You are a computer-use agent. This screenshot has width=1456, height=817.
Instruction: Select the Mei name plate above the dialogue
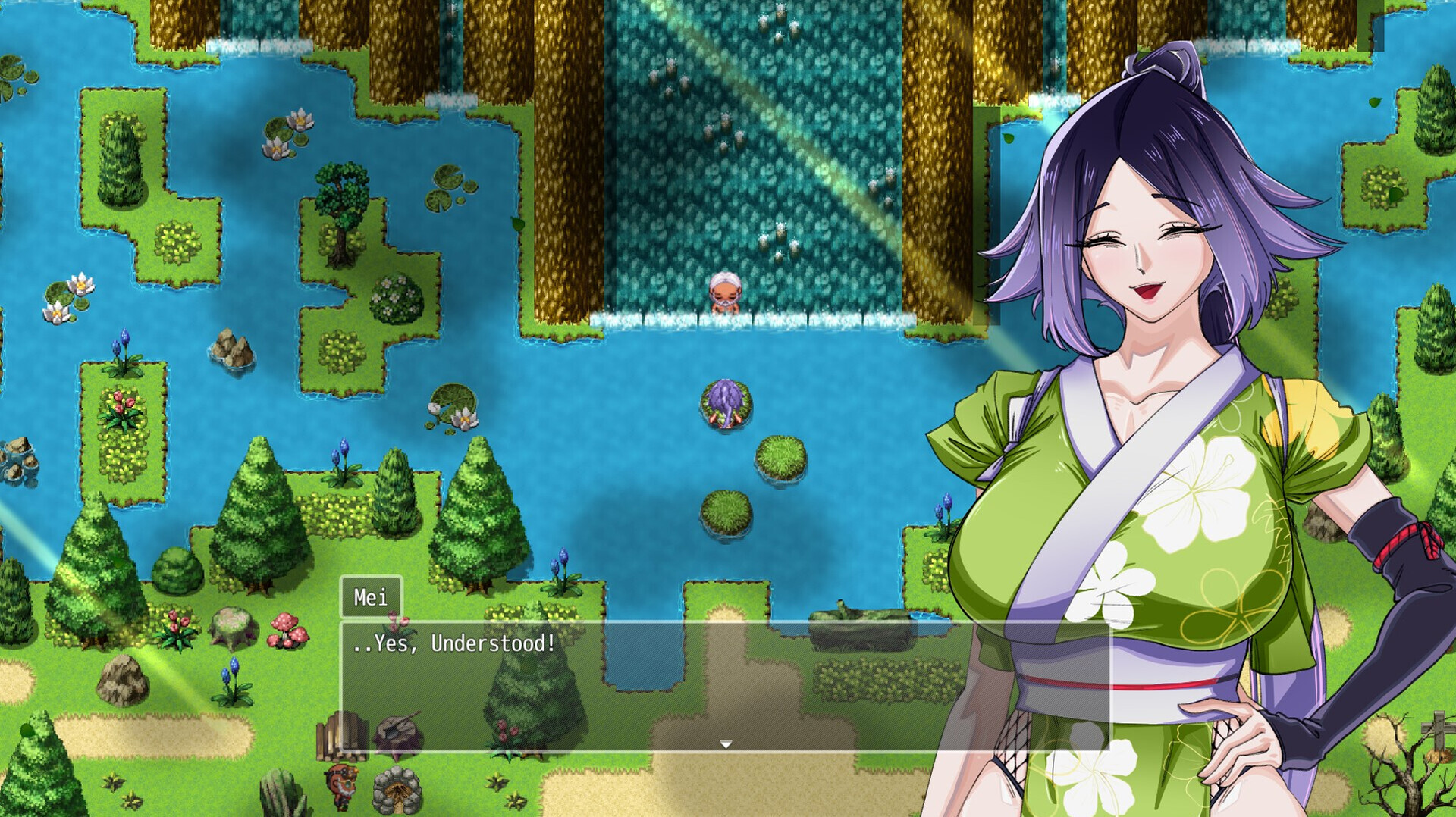click(372, 598)
